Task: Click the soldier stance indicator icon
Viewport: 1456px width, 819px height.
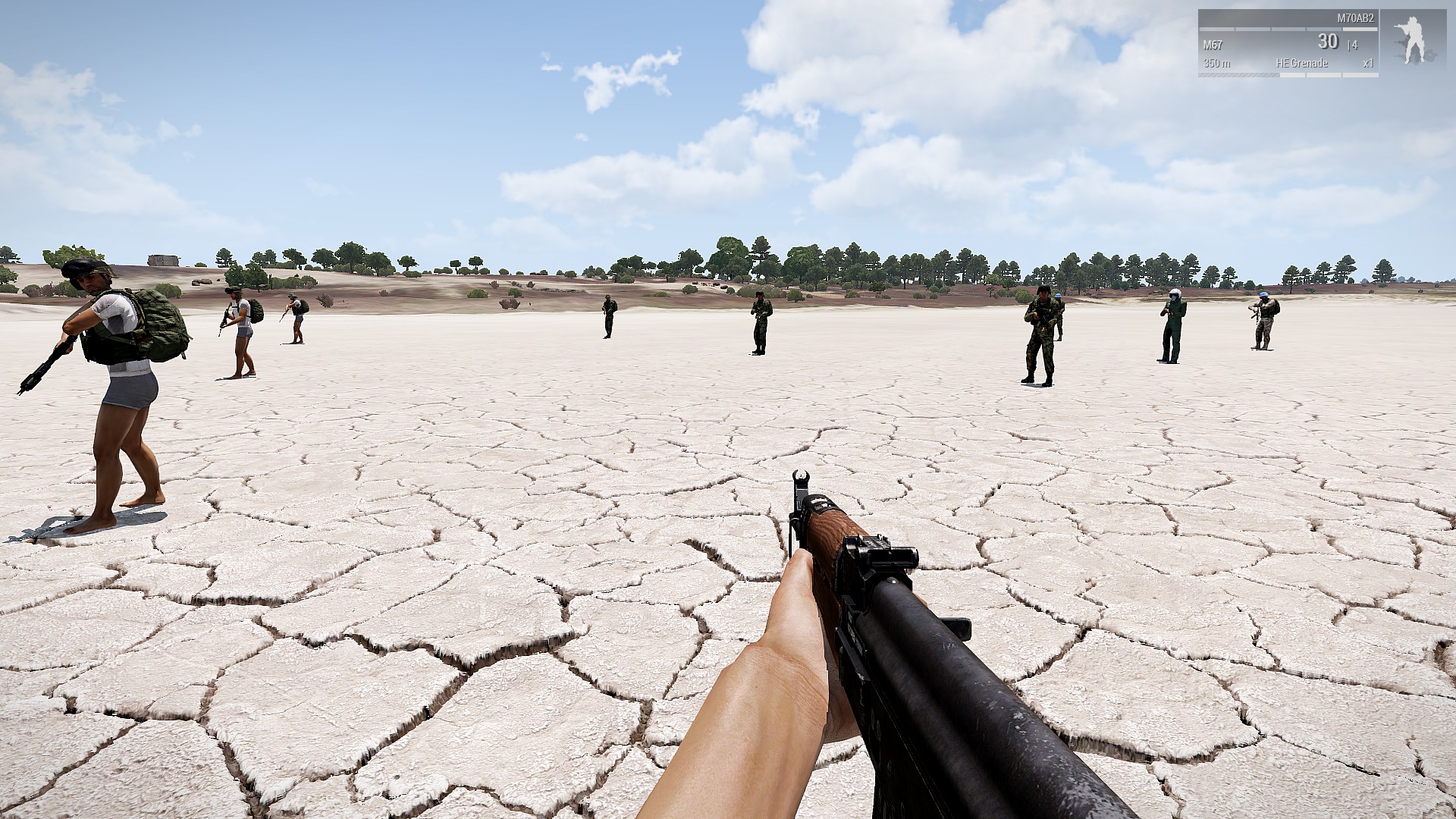Action: [x=1412, y=39]
